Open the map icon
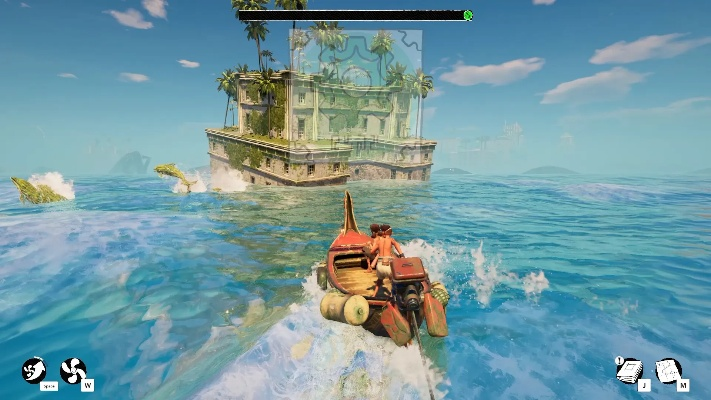The height and width of the screenshot is (400, 711). [x=667, y=370]
